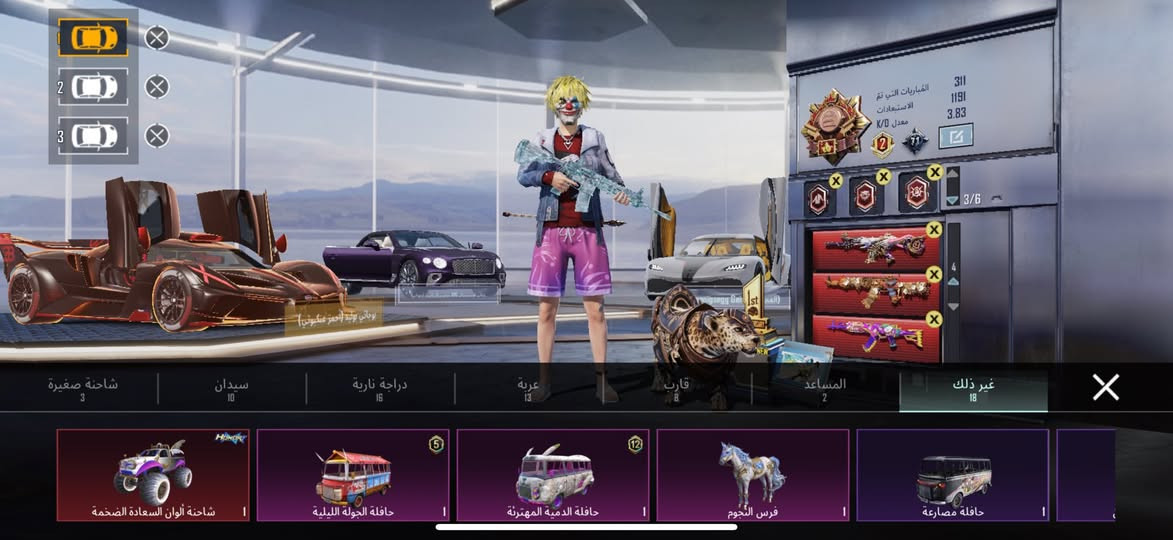Screen dimensions: 1173x540
Task: Choose car display slot number 2
Action: pos(93,87)
